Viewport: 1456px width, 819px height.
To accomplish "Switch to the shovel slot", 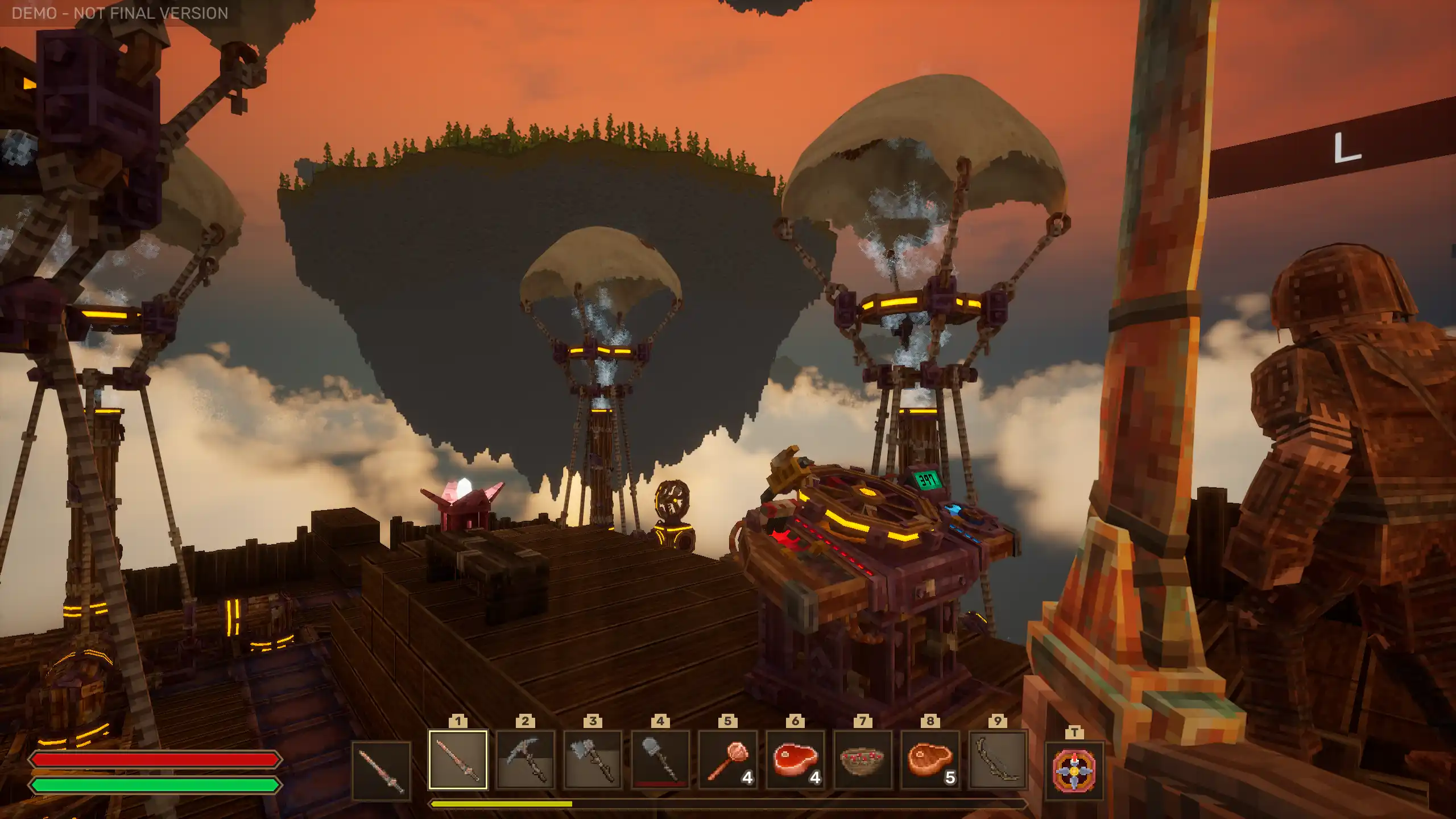I will [660, 760].
